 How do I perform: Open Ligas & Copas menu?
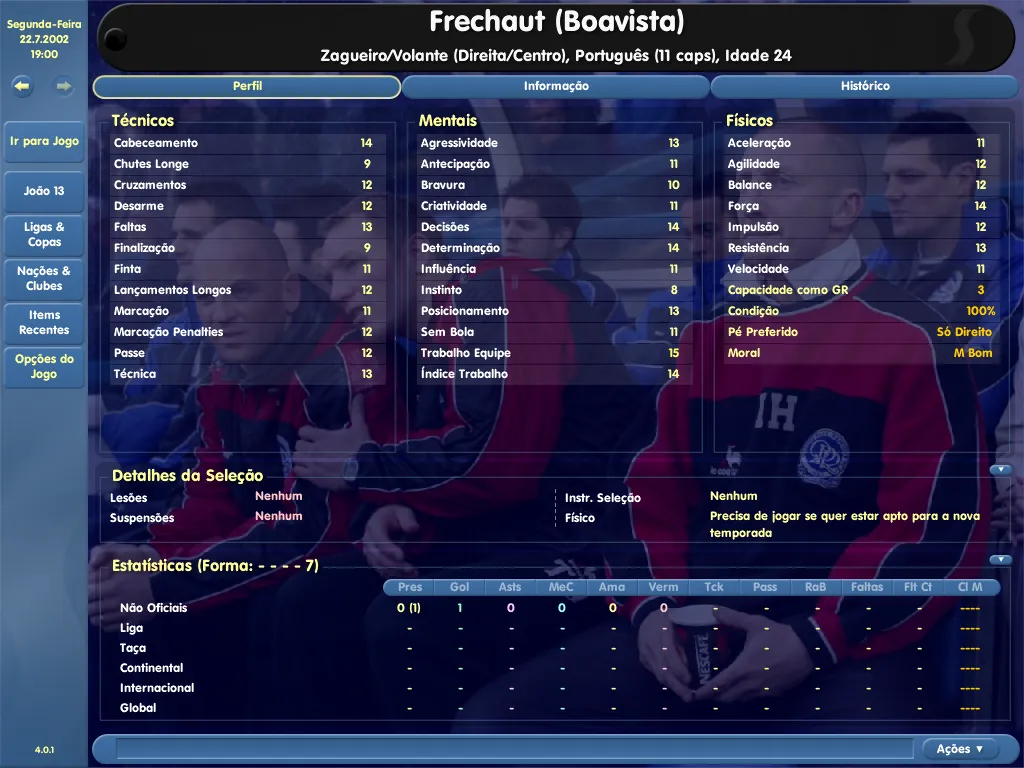point(44,234)
